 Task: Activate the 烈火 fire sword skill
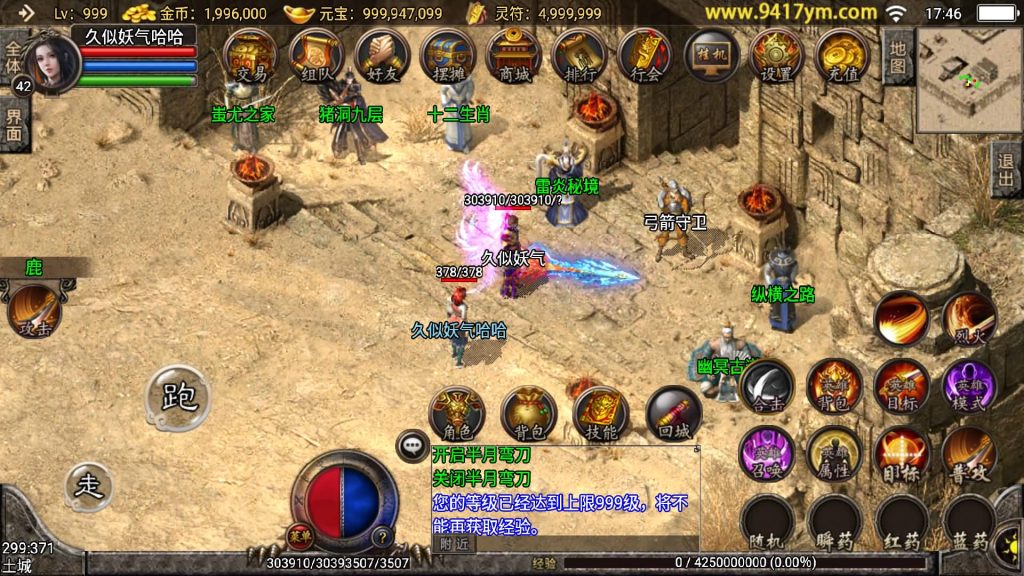tap(969, 319)
